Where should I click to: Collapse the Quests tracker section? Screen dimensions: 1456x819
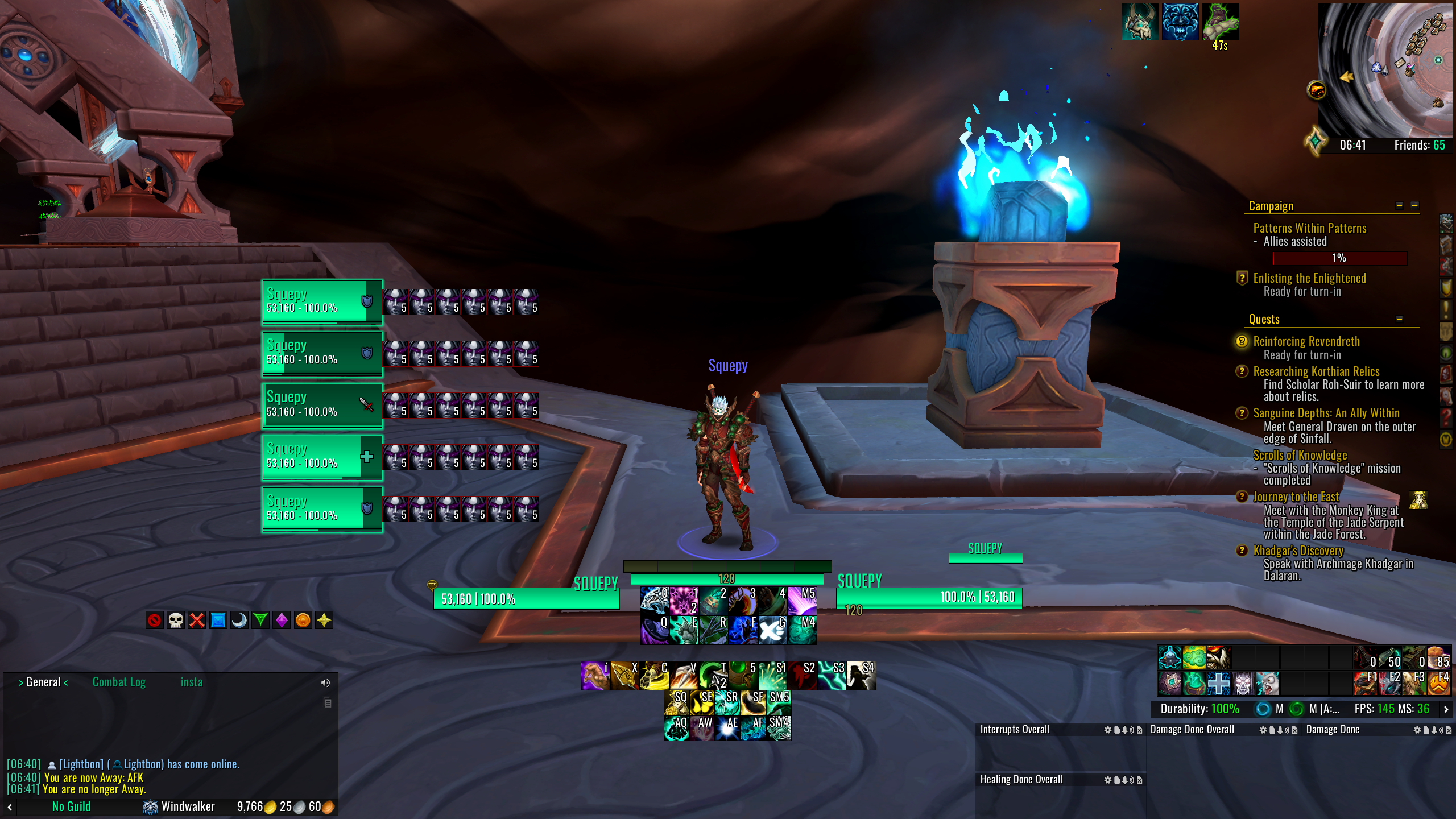click(1399, 319)
